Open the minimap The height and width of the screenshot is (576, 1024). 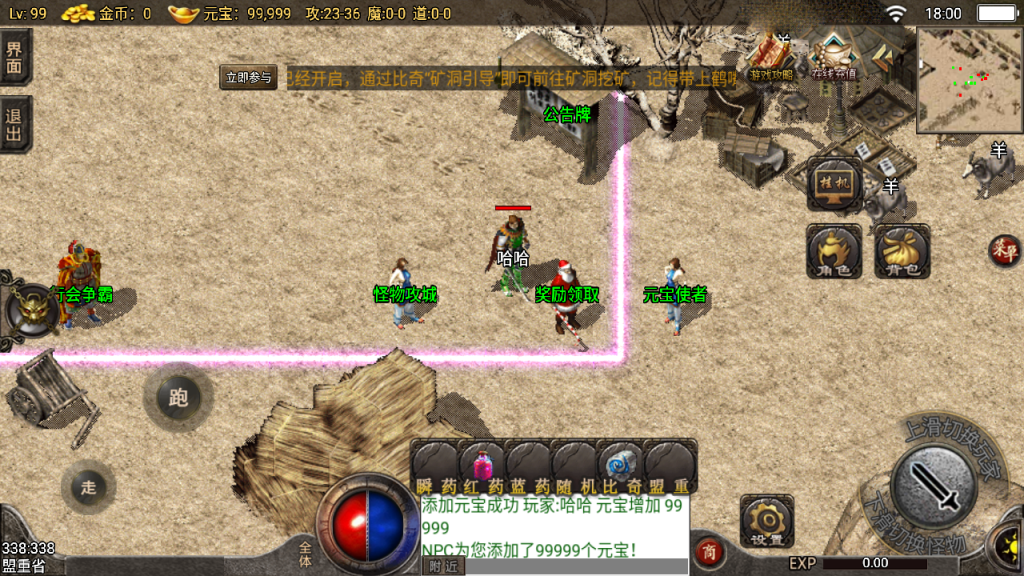[969, 81]
